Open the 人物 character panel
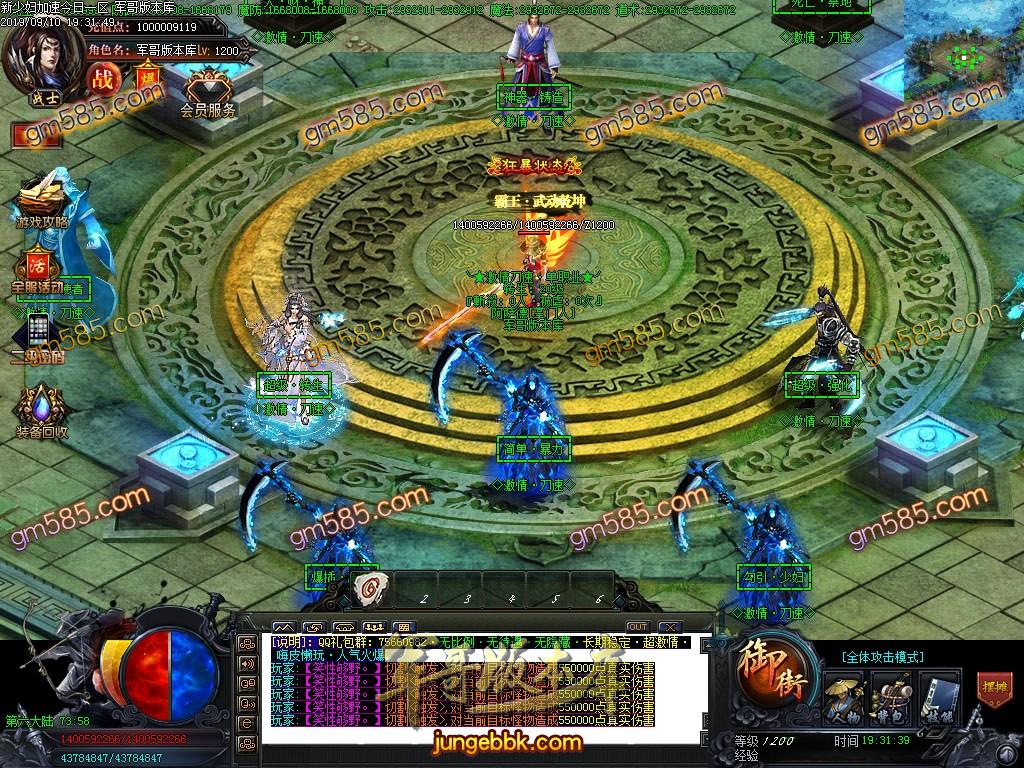Viewport: 1024px width, 768px height. click(x=843, y=695)
